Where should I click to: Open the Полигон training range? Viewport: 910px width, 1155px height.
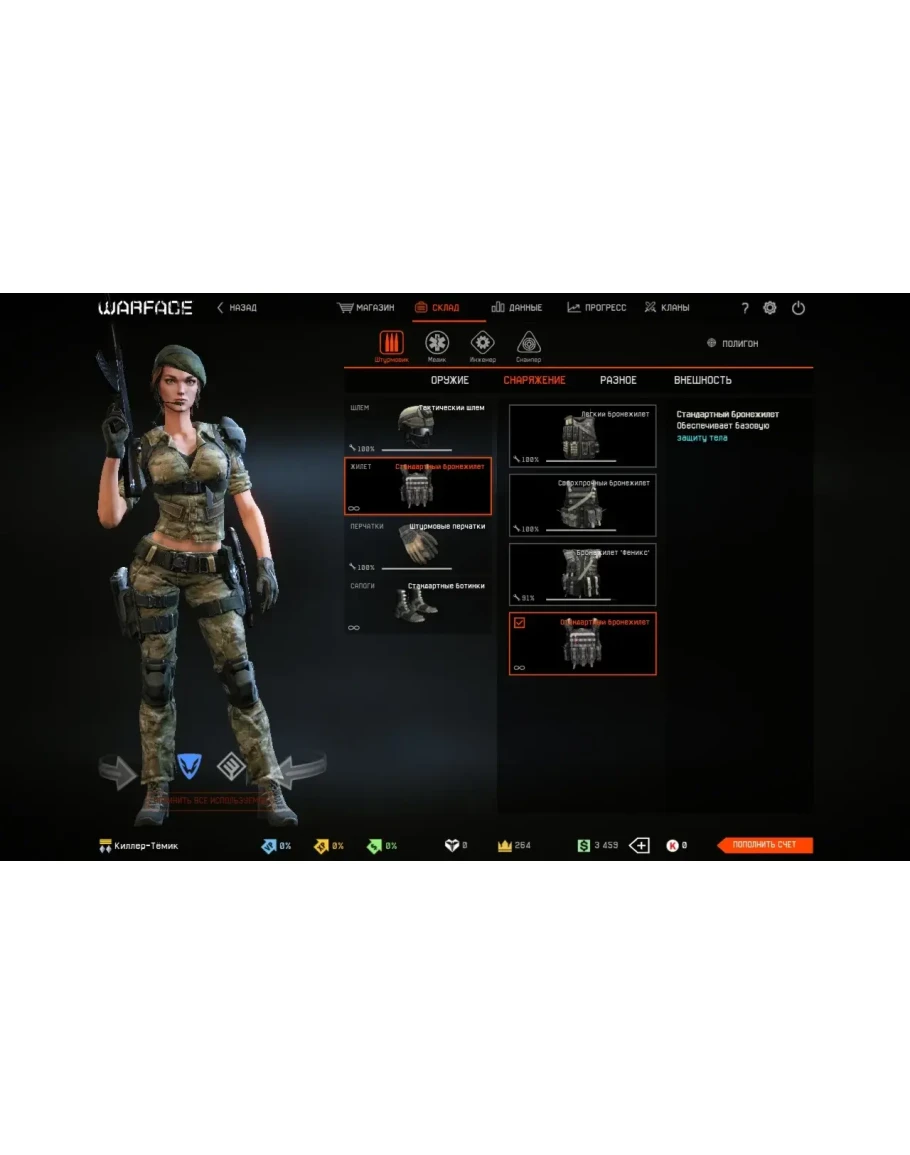point(733,344)
